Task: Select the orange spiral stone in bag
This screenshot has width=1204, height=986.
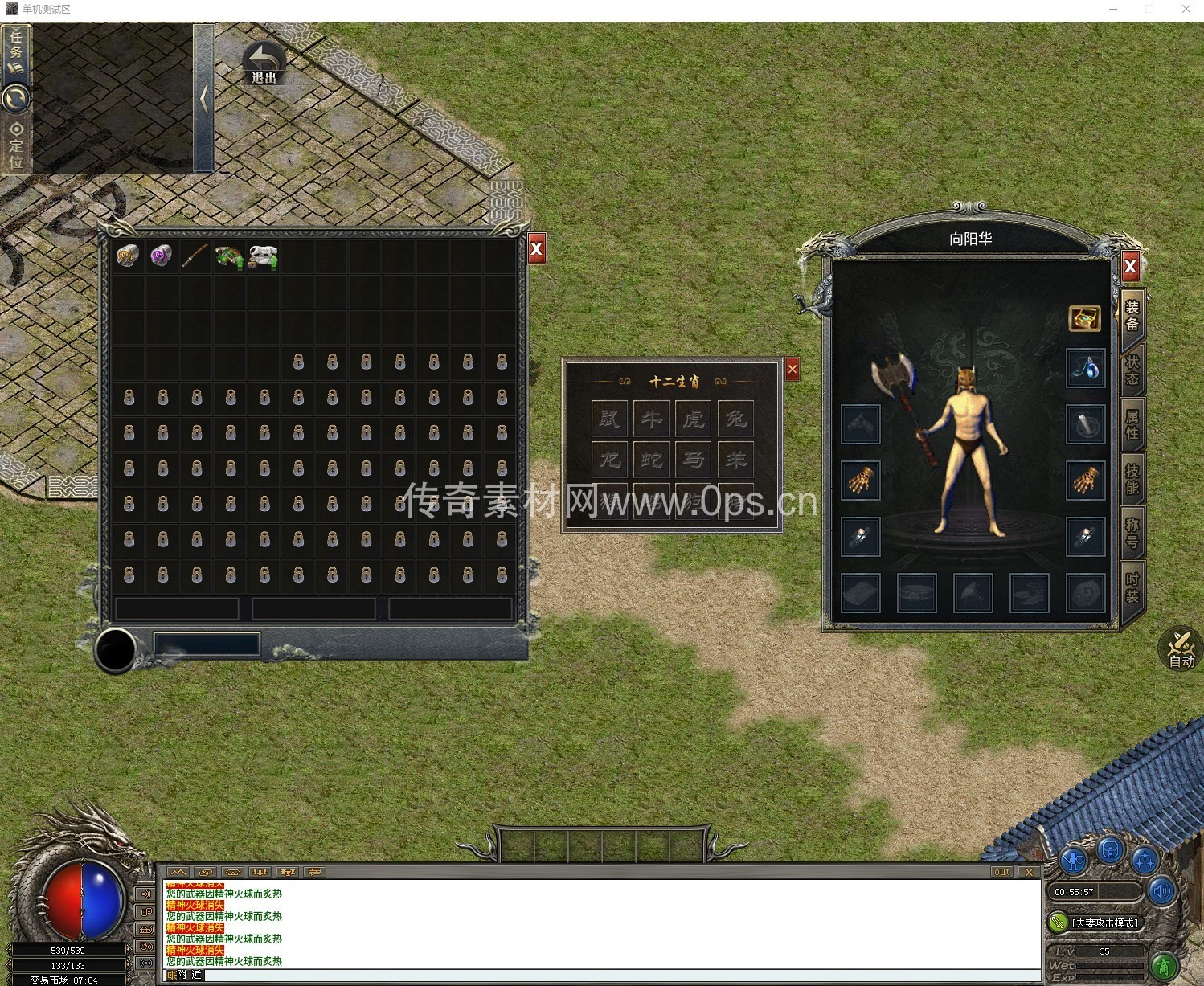Action: coord(128,256)
